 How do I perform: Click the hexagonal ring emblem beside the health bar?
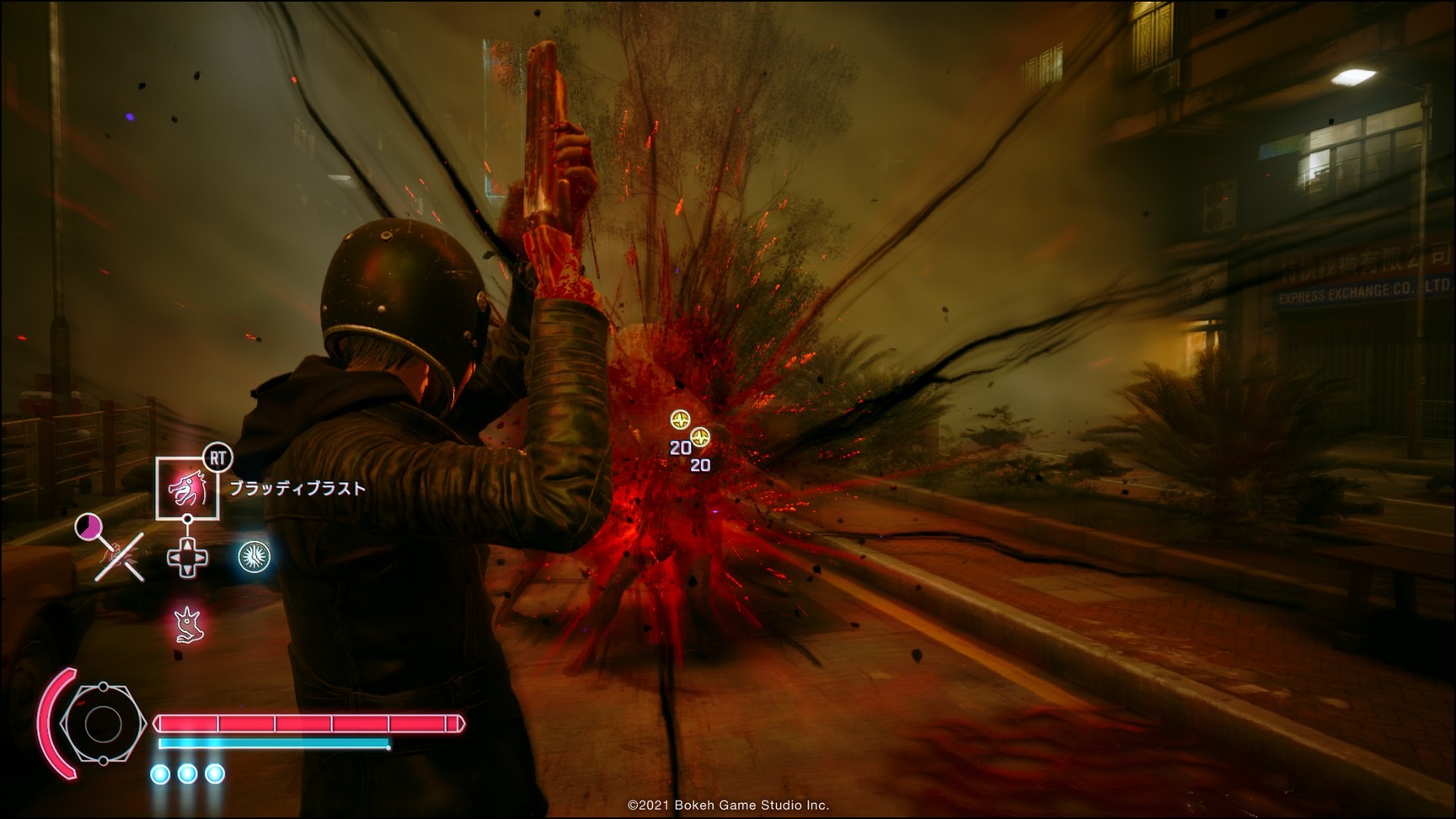coord(103,724)
